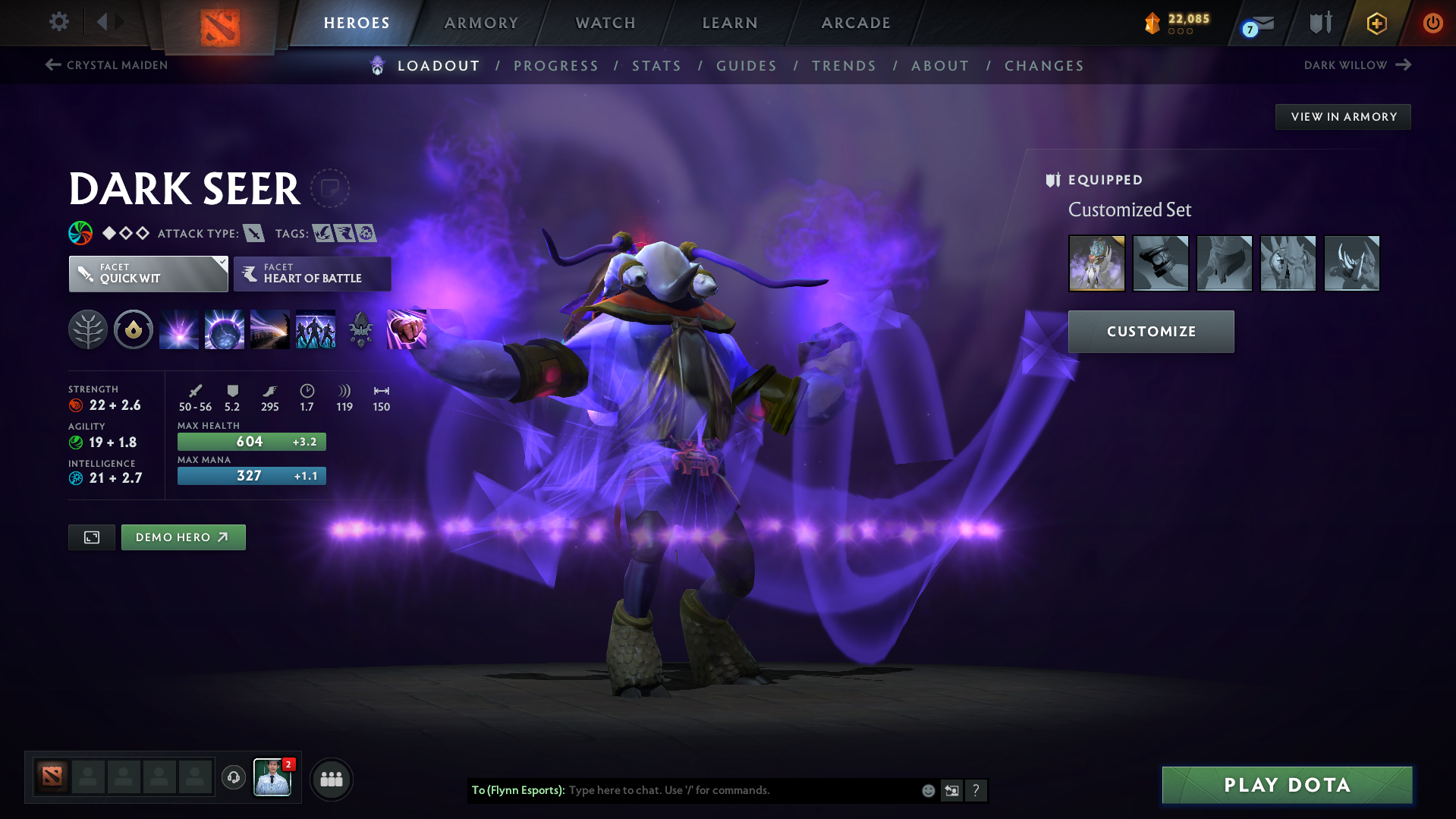Select the first Customized Set item thumbnail
The width and height of the screenshot is (1456, 819).
[x=1096, y=263]
